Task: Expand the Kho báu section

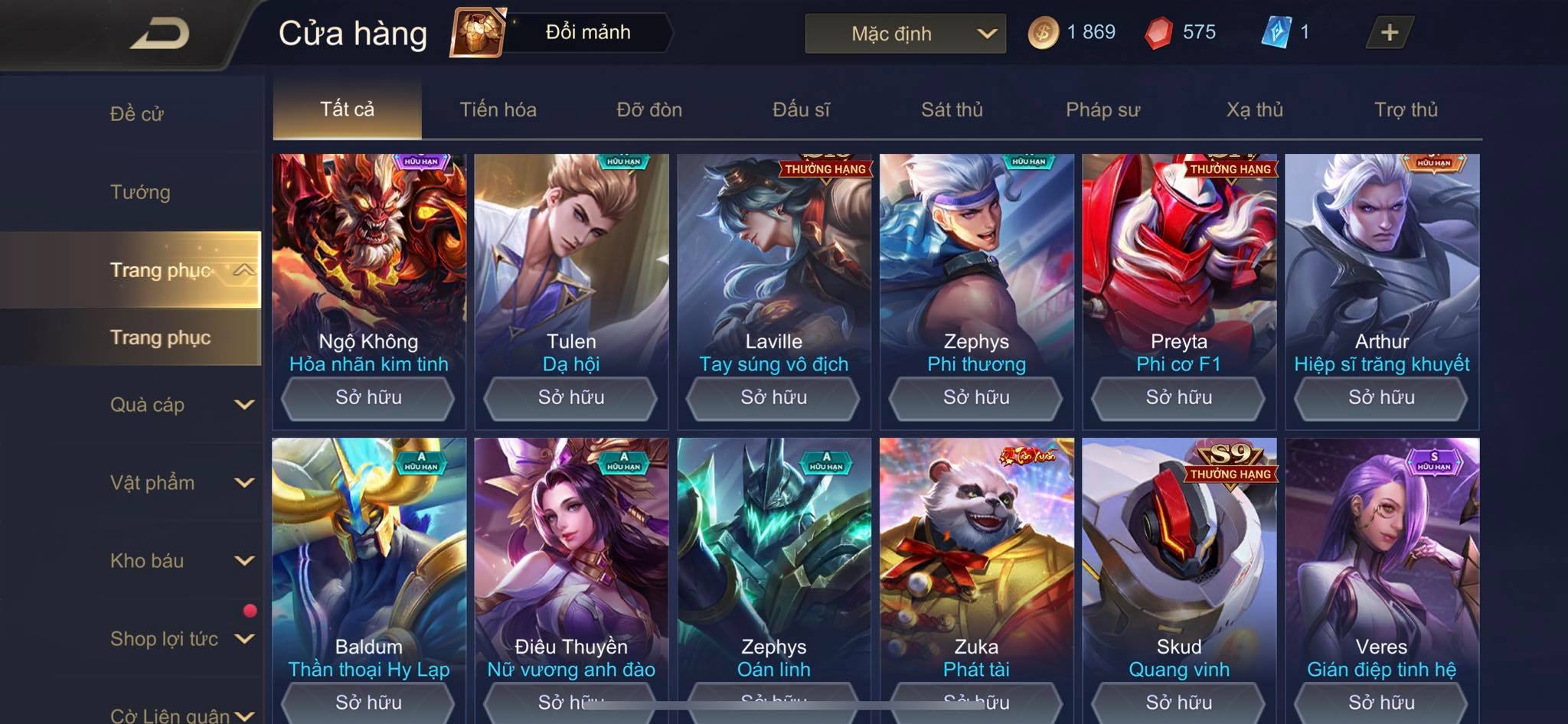Action: [x=181, y=561]
